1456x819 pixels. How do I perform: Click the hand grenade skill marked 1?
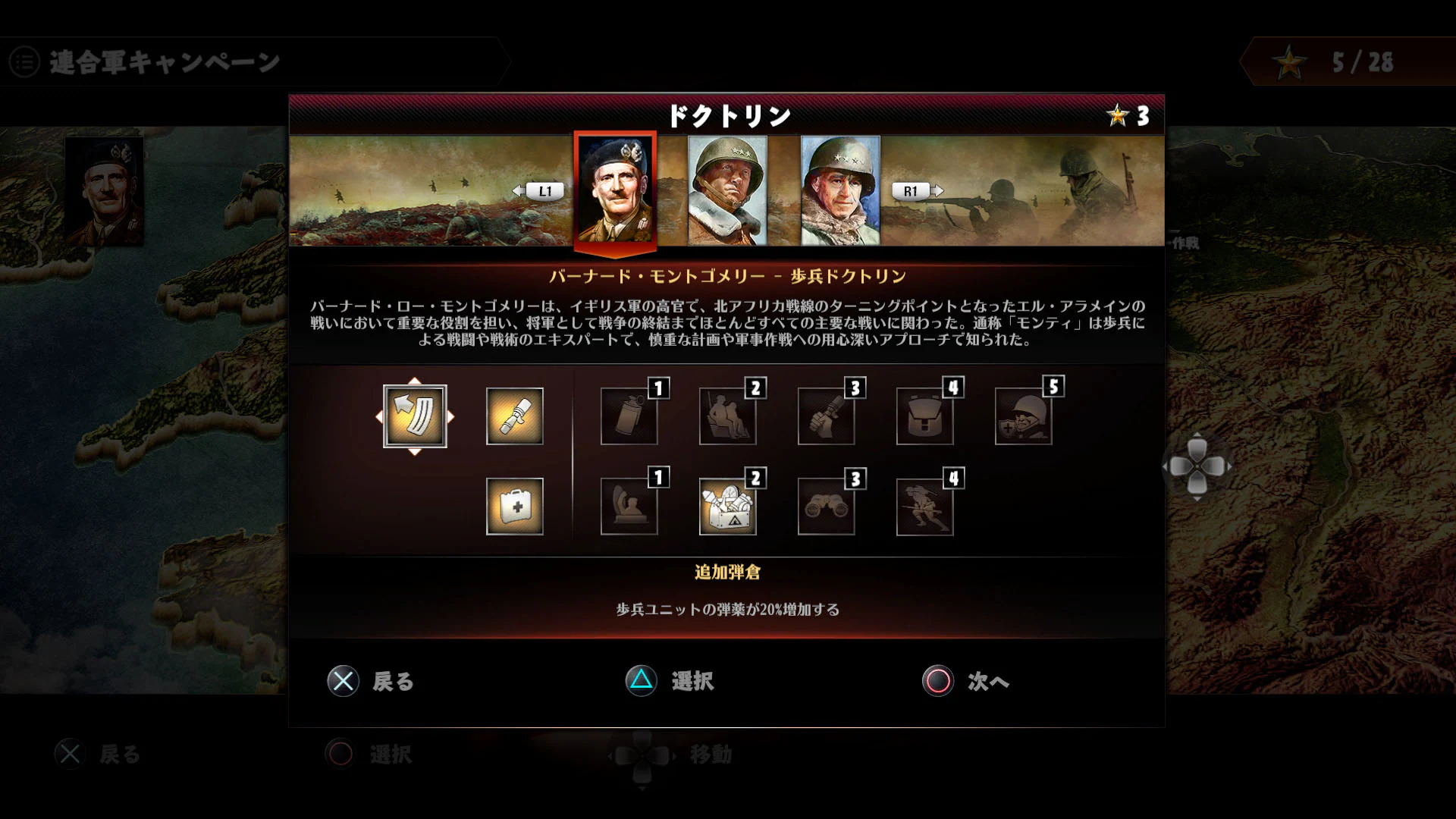pos(629,416)
